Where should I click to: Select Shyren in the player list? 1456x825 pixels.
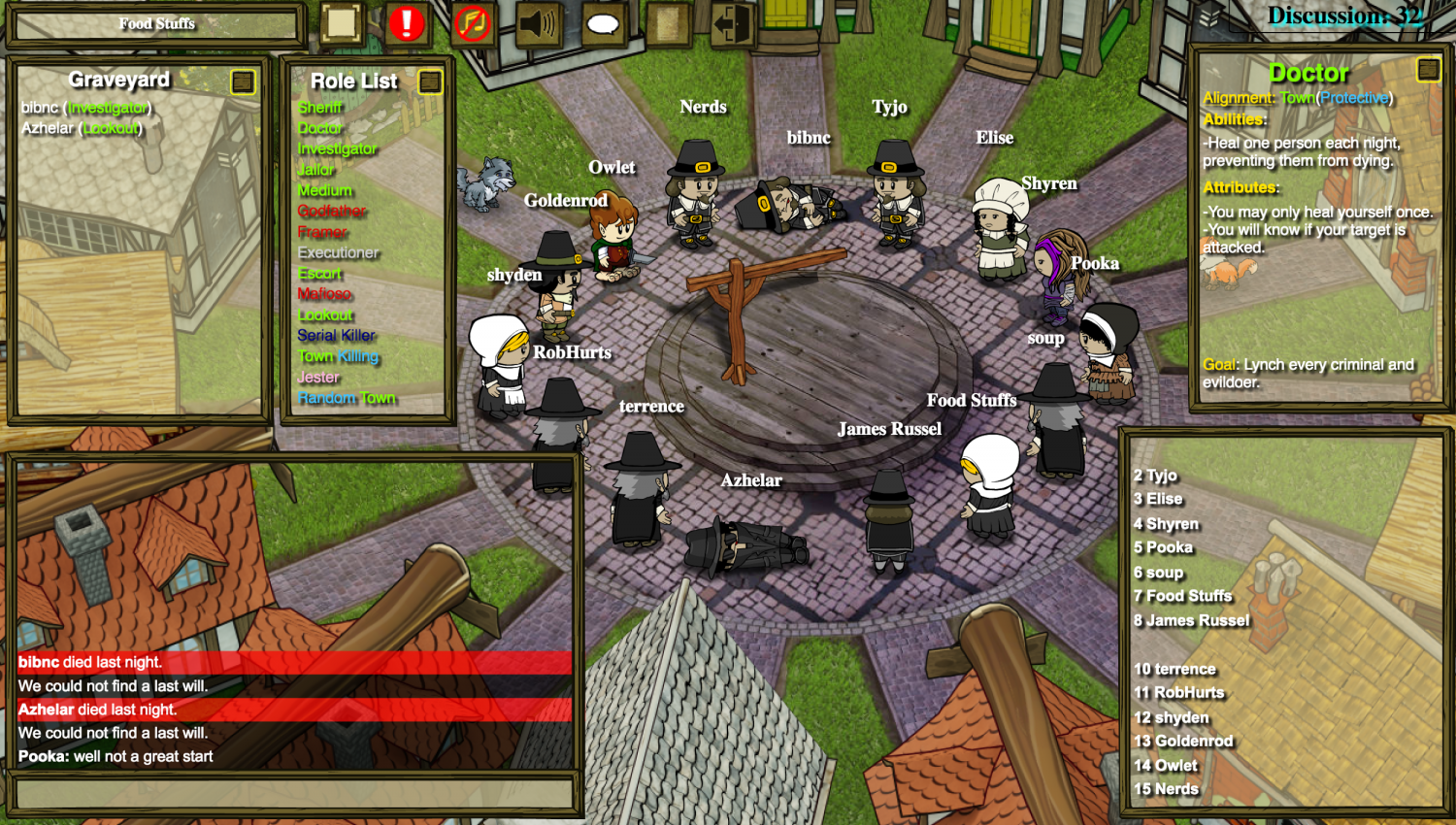tap(1165, 524)
